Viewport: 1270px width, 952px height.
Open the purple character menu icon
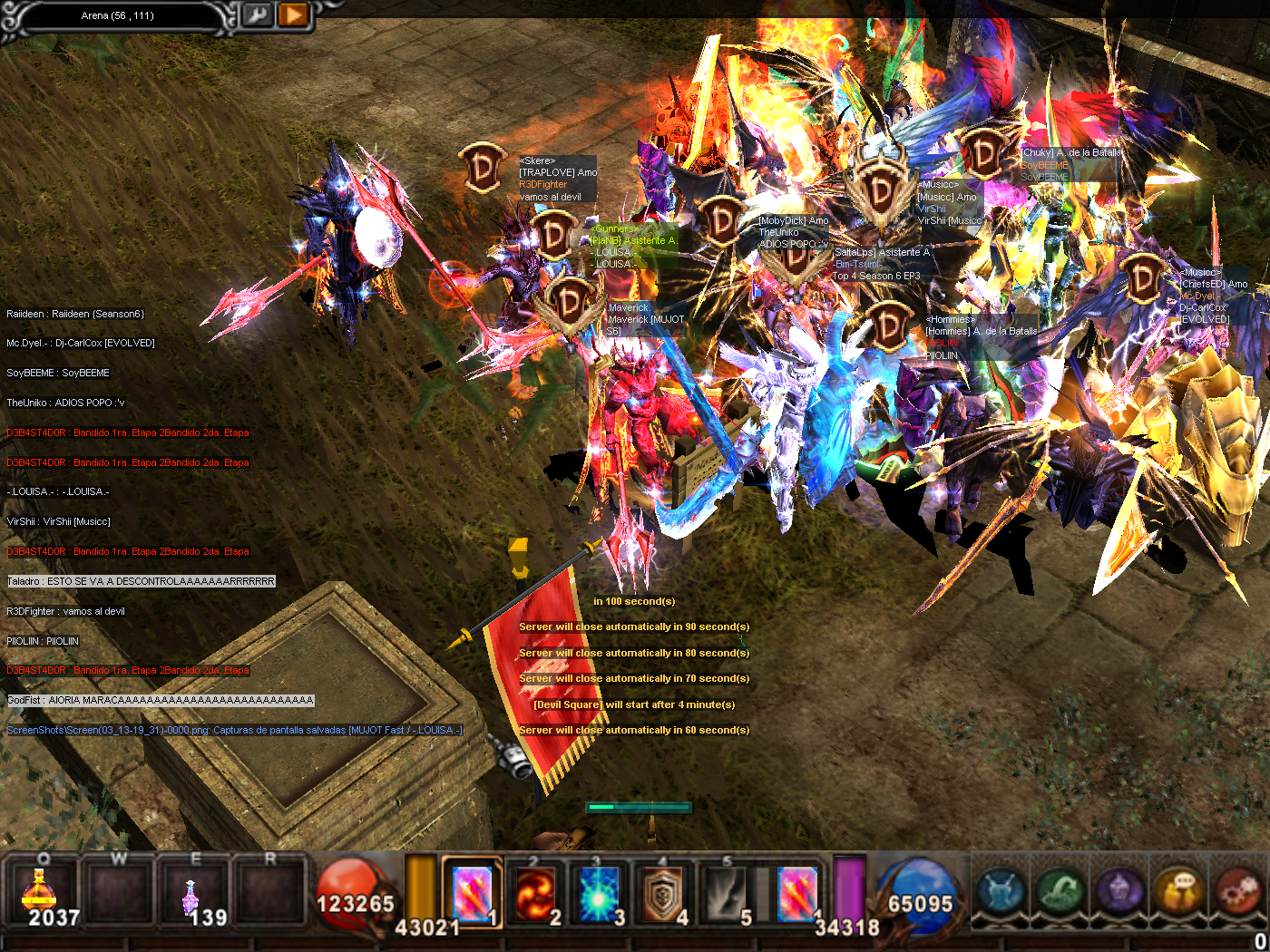(x=1119, y=891)
